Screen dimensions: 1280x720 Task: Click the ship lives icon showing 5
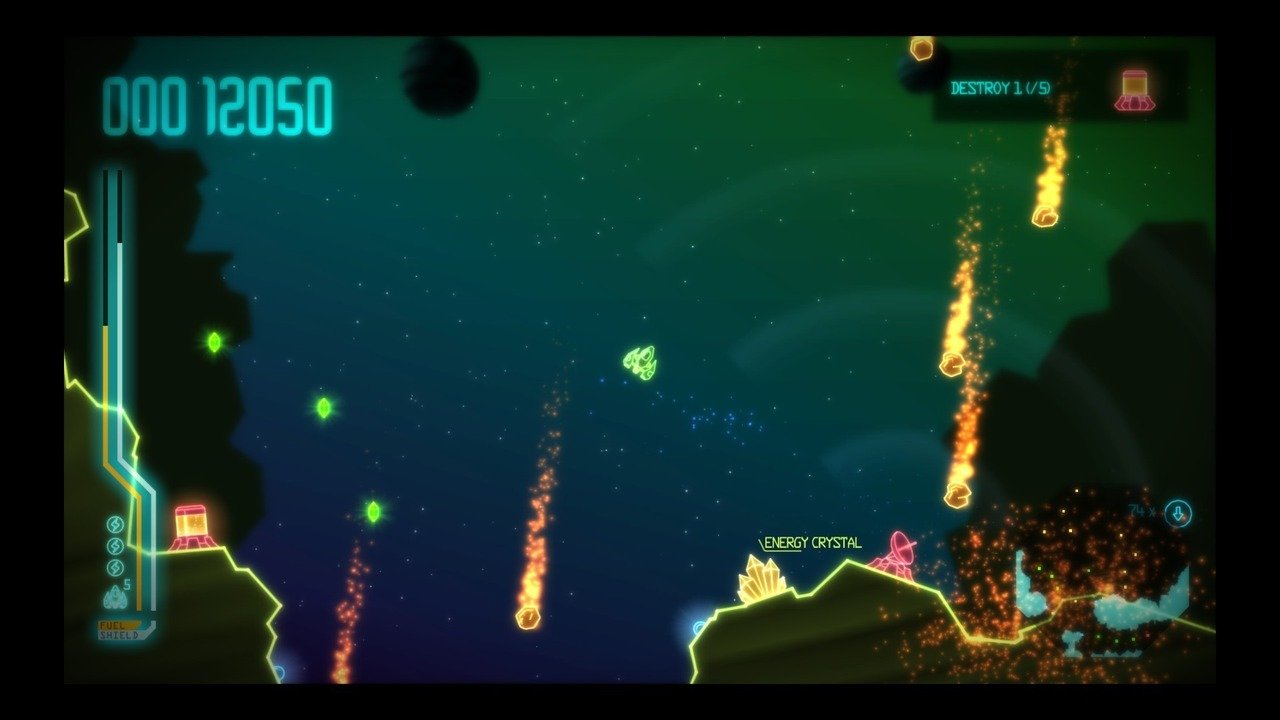click(x=114, y=595)
